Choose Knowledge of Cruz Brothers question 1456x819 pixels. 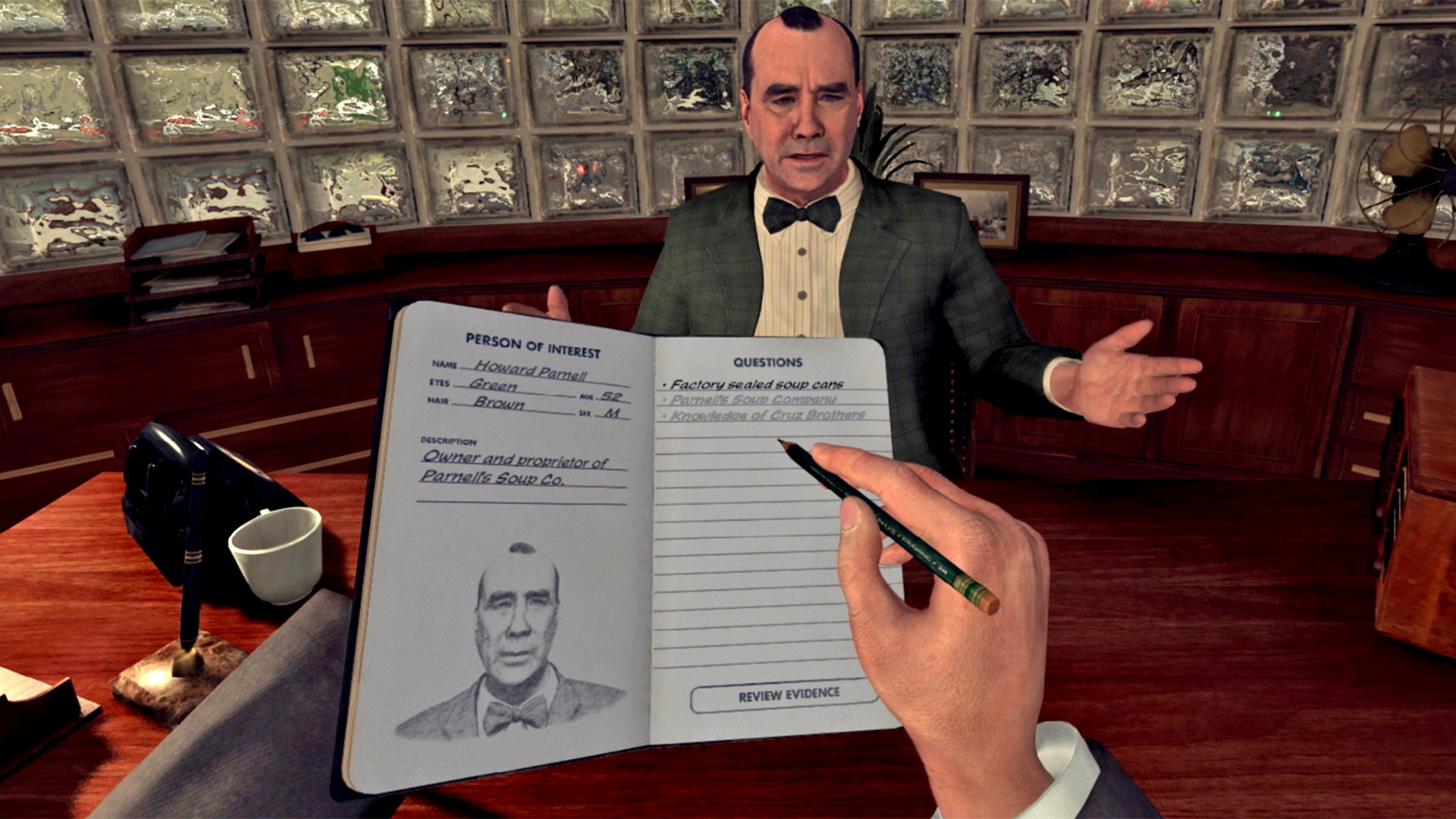tap(758, 416)
